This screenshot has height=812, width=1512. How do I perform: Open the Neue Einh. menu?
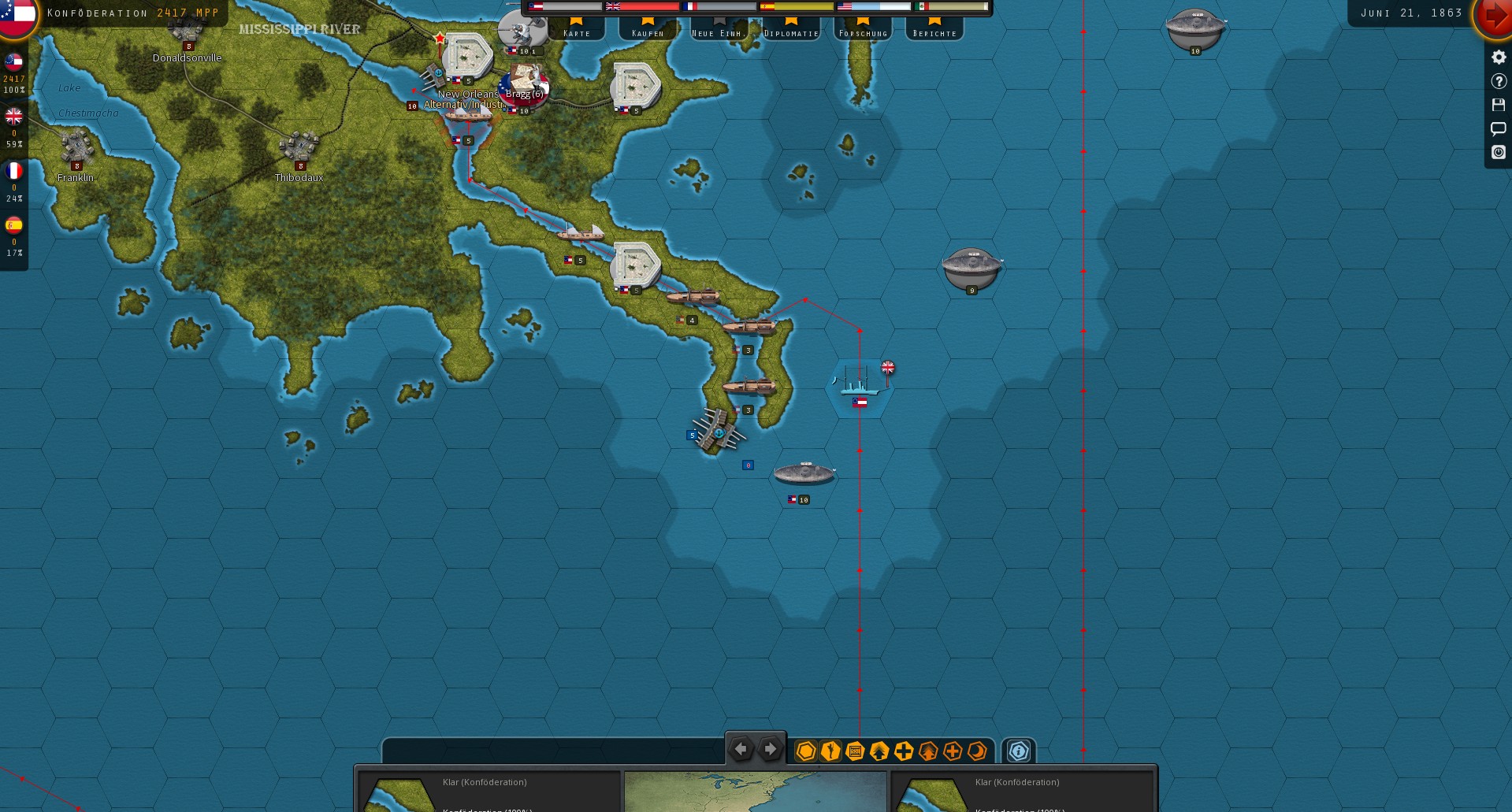718,28
